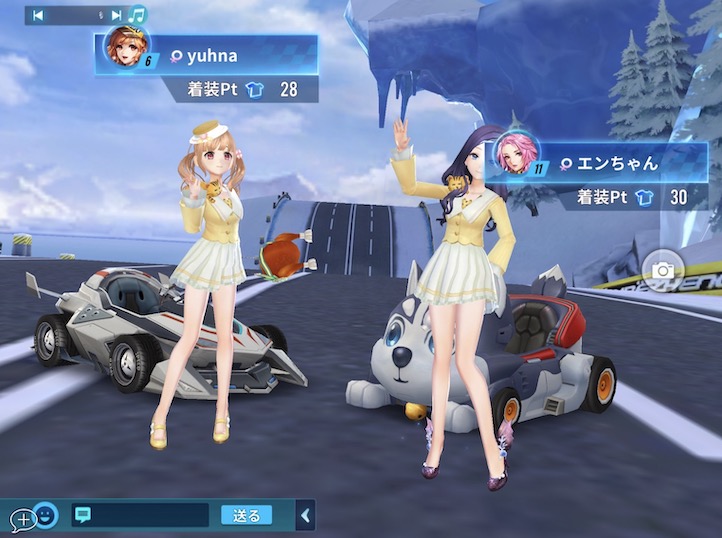Take a screenshot with the camera button

[x=662, y=271]
